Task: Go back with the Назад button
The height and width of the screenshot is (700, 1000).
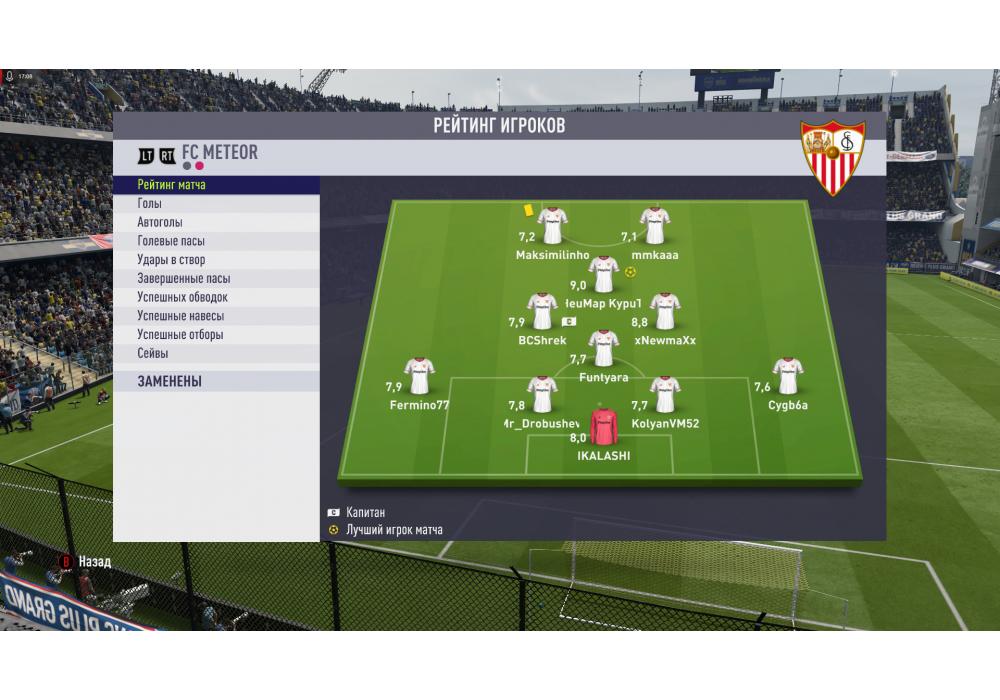Action: pos(86,562)
